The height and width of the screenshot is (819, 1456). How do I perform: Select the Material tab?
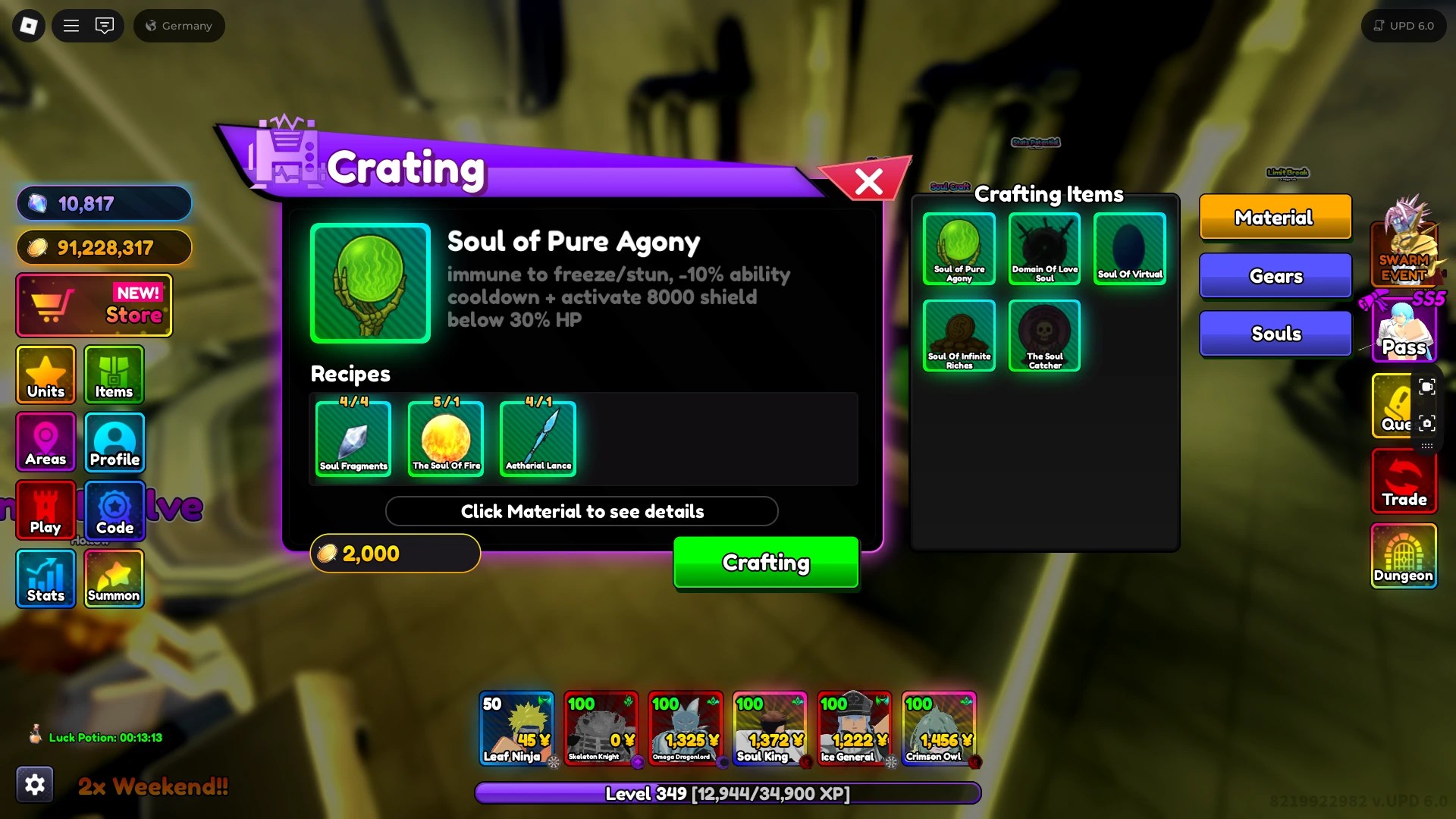1275,218
